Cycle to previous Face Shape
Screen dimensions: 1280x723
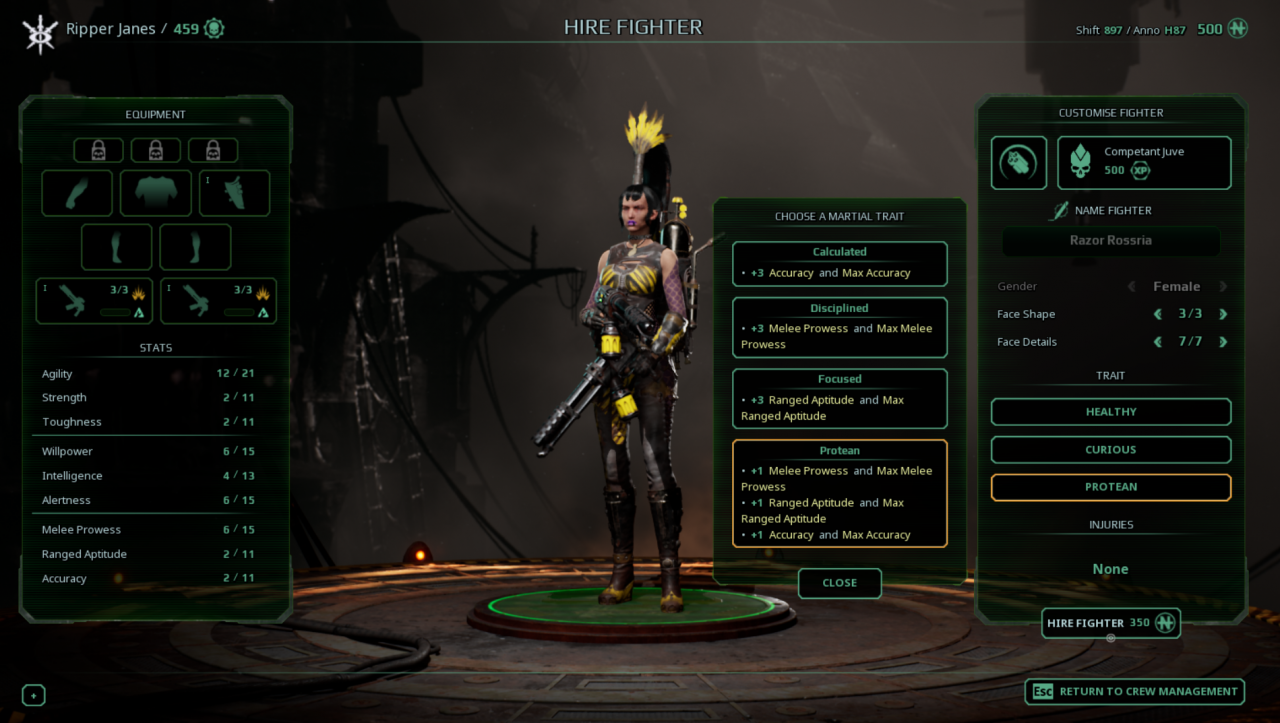[x=1158, y=314]
